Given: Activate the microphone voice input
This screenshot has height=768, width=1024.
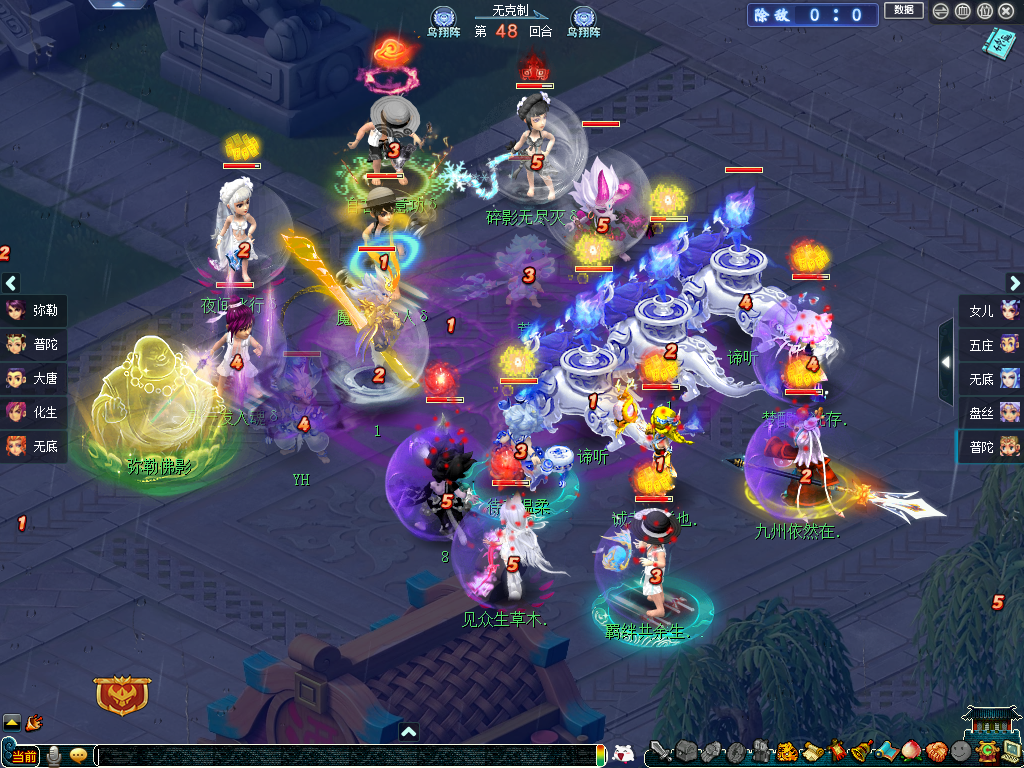Looking at the screenshot, I should (x=53, y=756).
